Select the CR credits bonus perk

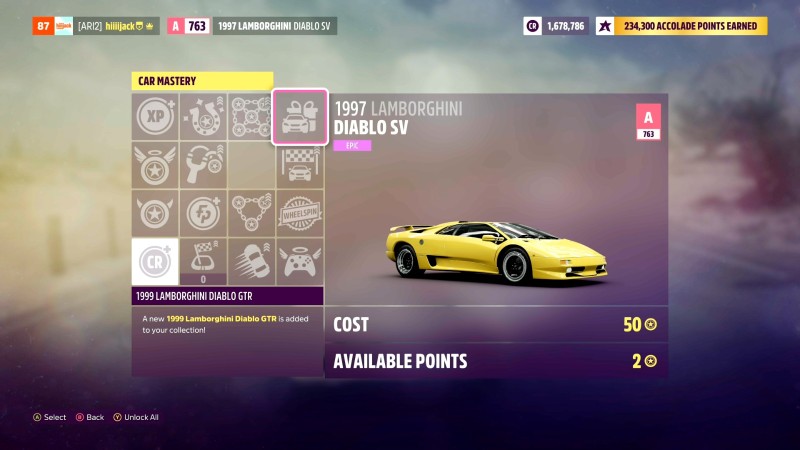tap(155, 260)
